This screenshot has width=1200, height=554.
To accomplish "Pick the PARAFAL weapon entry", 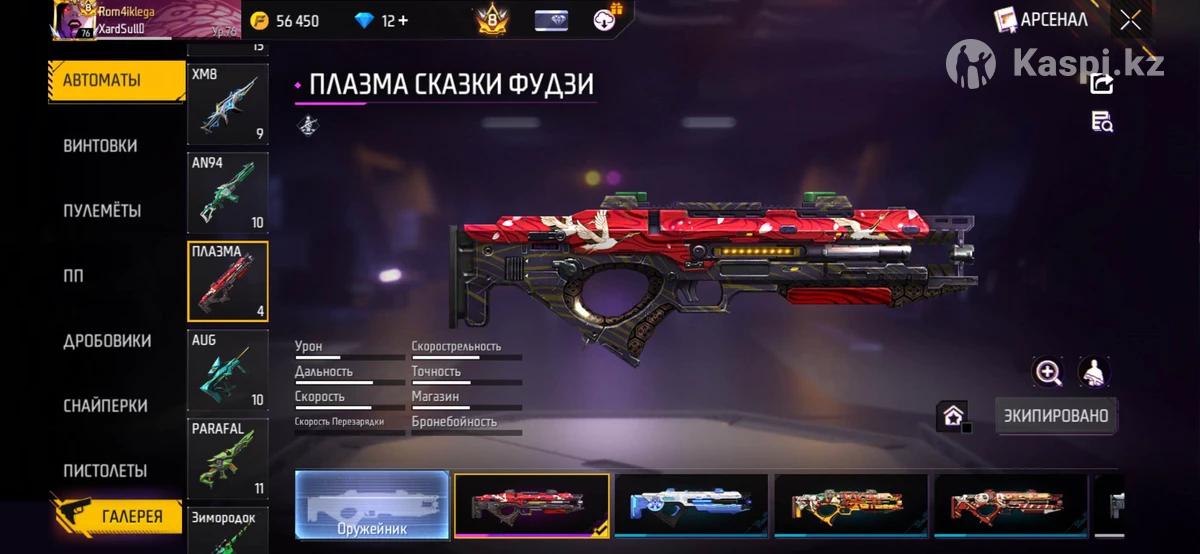I will pos(227,458).
